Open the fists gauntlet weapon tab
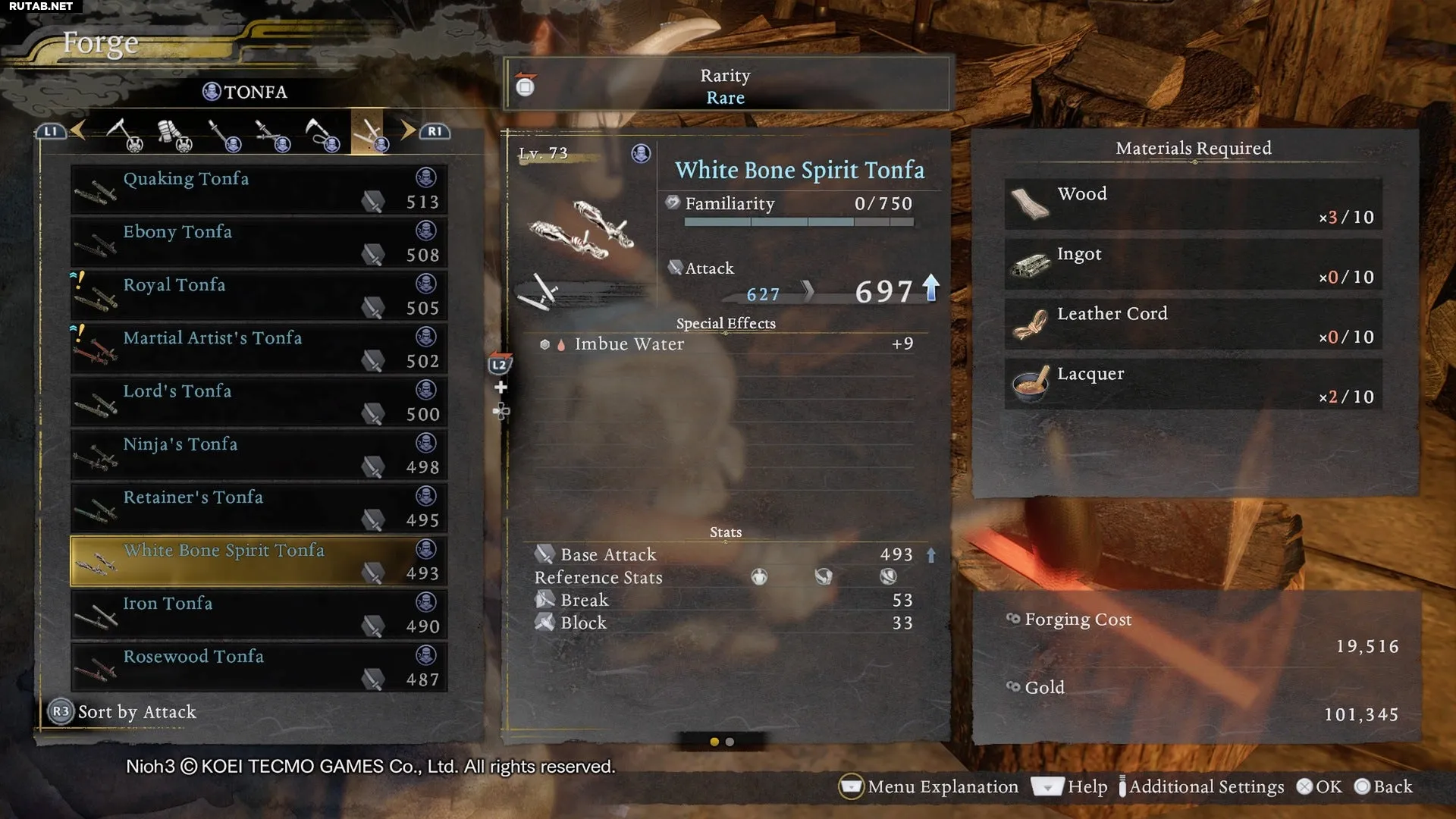The height and width of the screenshot is (819, 1456). click(174, 134)
